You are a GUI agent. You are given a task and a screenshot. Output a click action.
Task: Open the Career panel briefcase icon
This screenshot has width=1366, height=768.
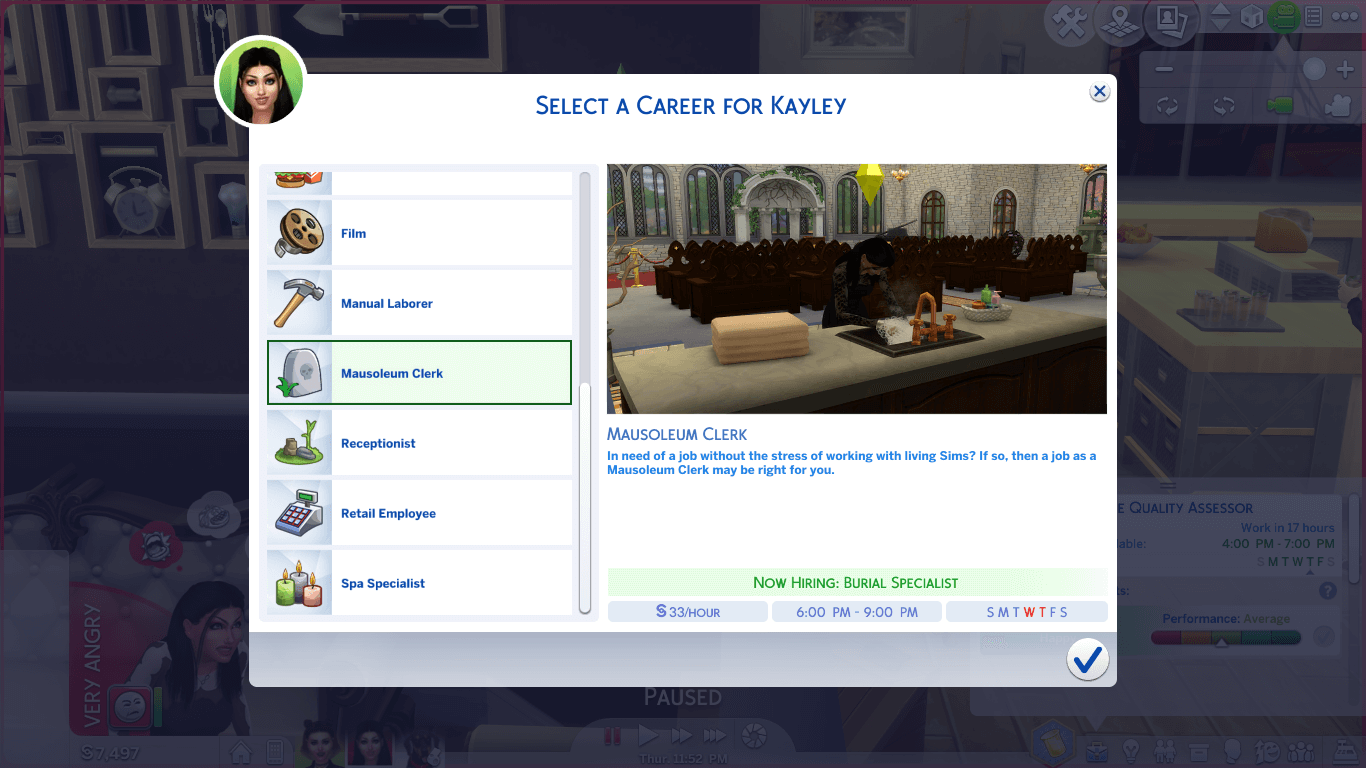(x=1097, y=750)
